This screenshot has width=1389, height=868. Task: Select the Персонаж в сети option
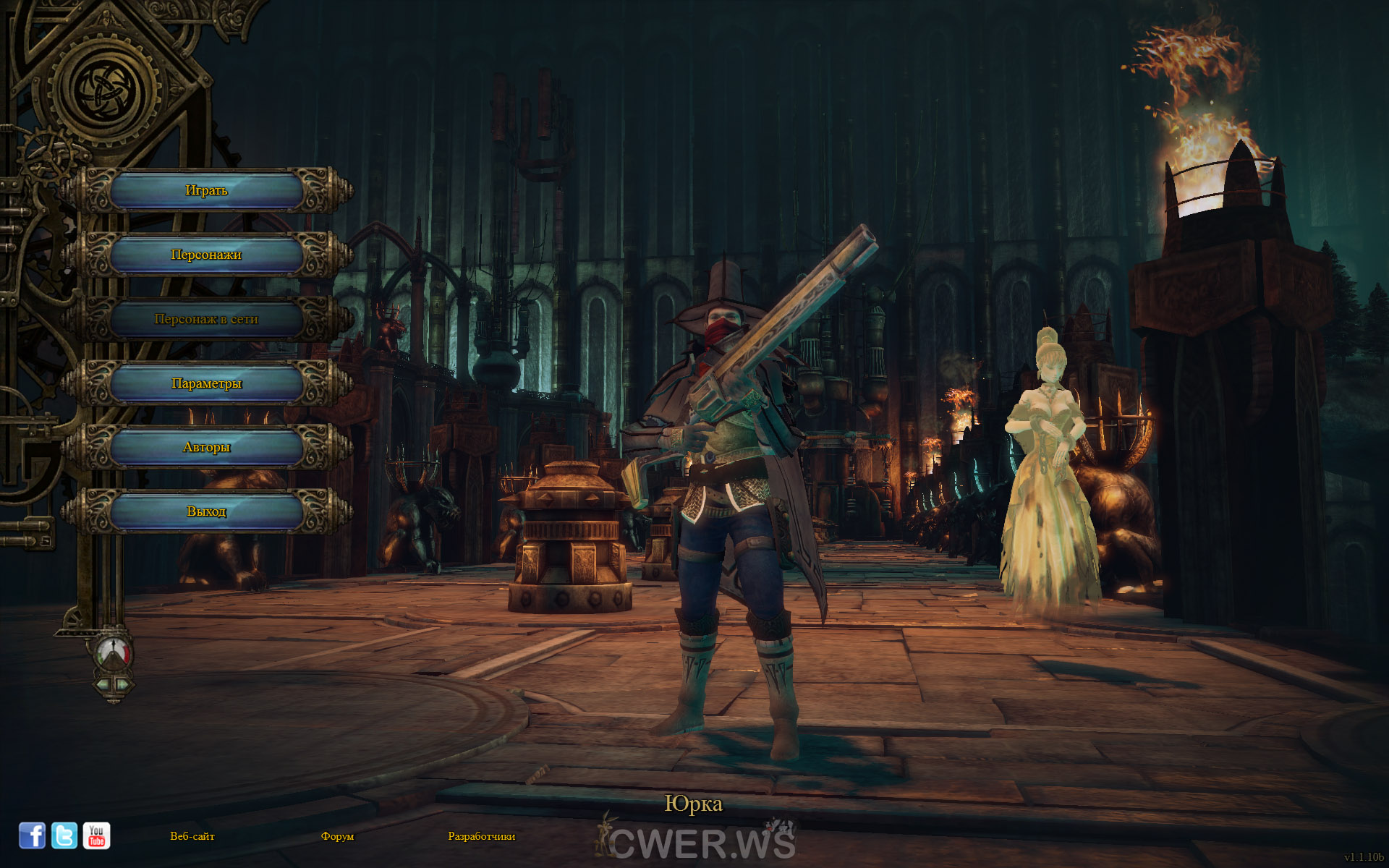pyautogui.click(x=206, y=319)
